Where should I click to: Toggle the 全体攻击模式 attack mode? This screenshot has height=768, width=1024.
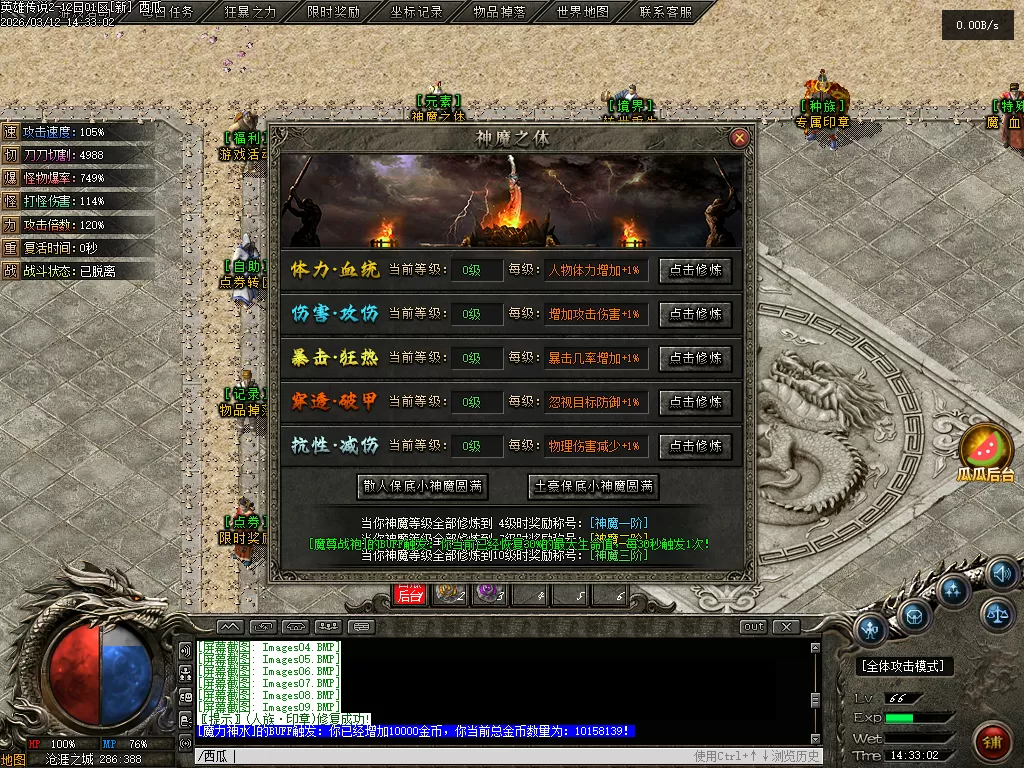906,666
